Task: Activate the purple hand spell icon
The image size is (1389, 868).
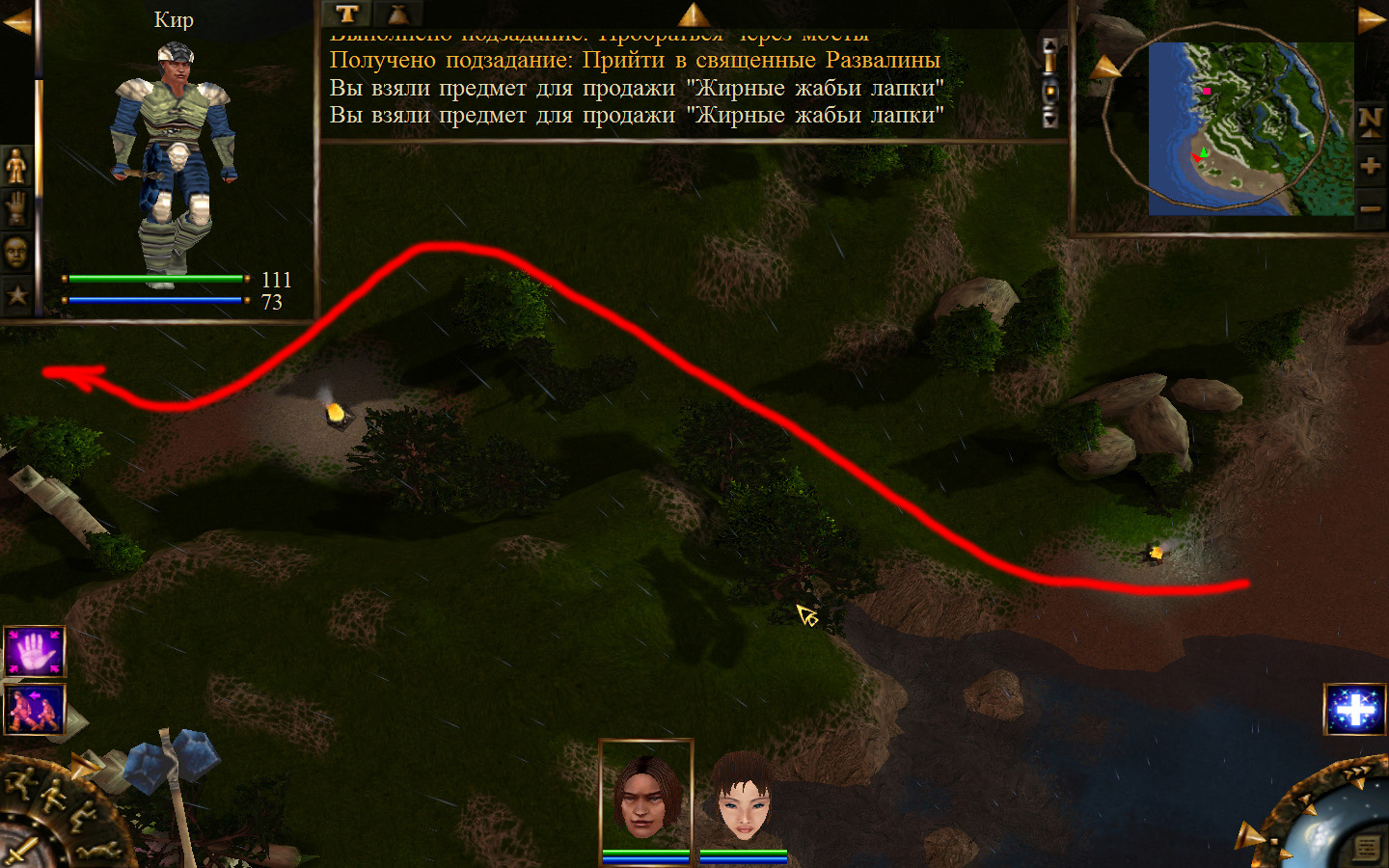Action: 35,652
